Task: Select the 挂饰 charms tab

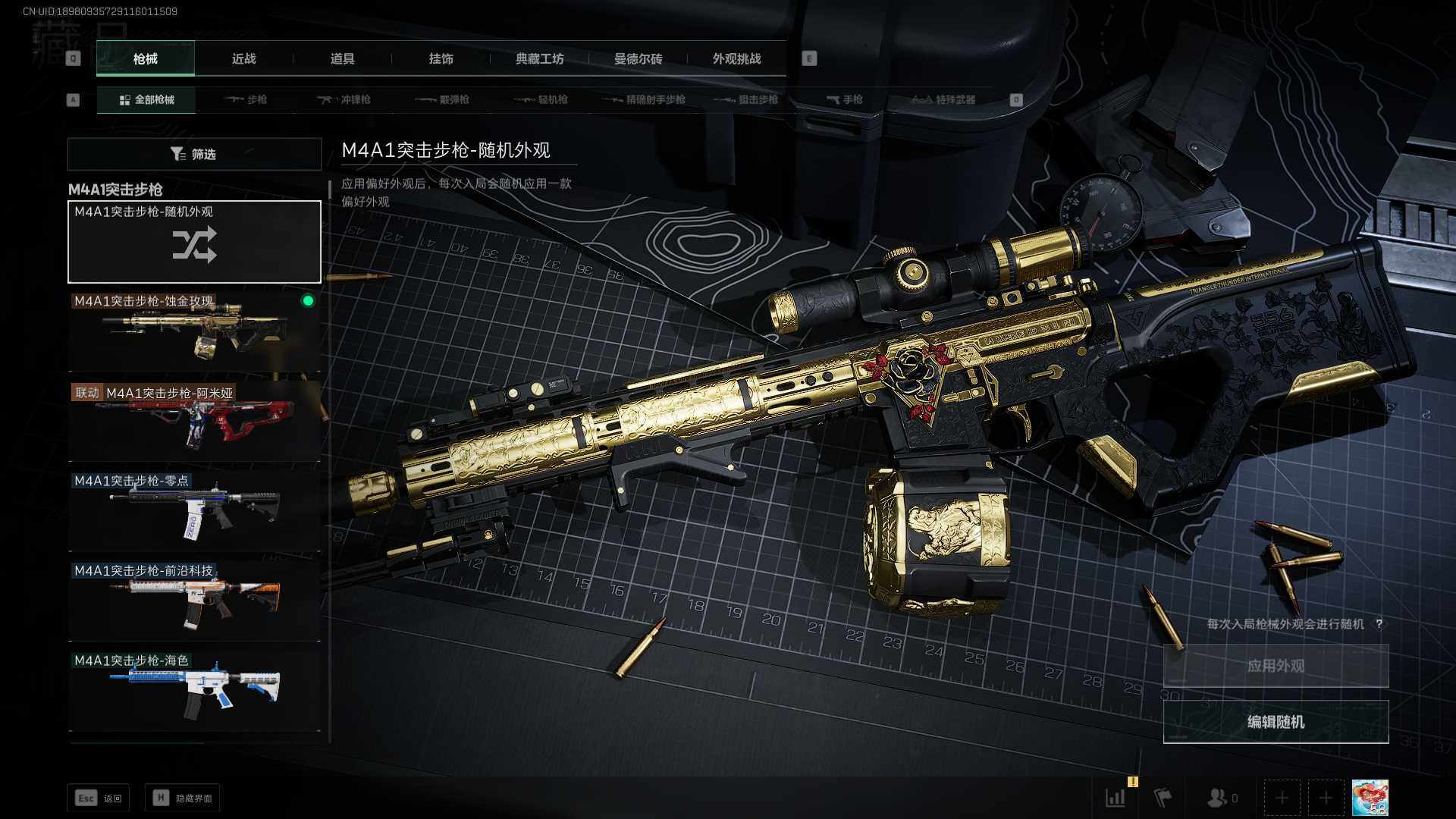Action: pyautogui.click(x=441, y=59)
